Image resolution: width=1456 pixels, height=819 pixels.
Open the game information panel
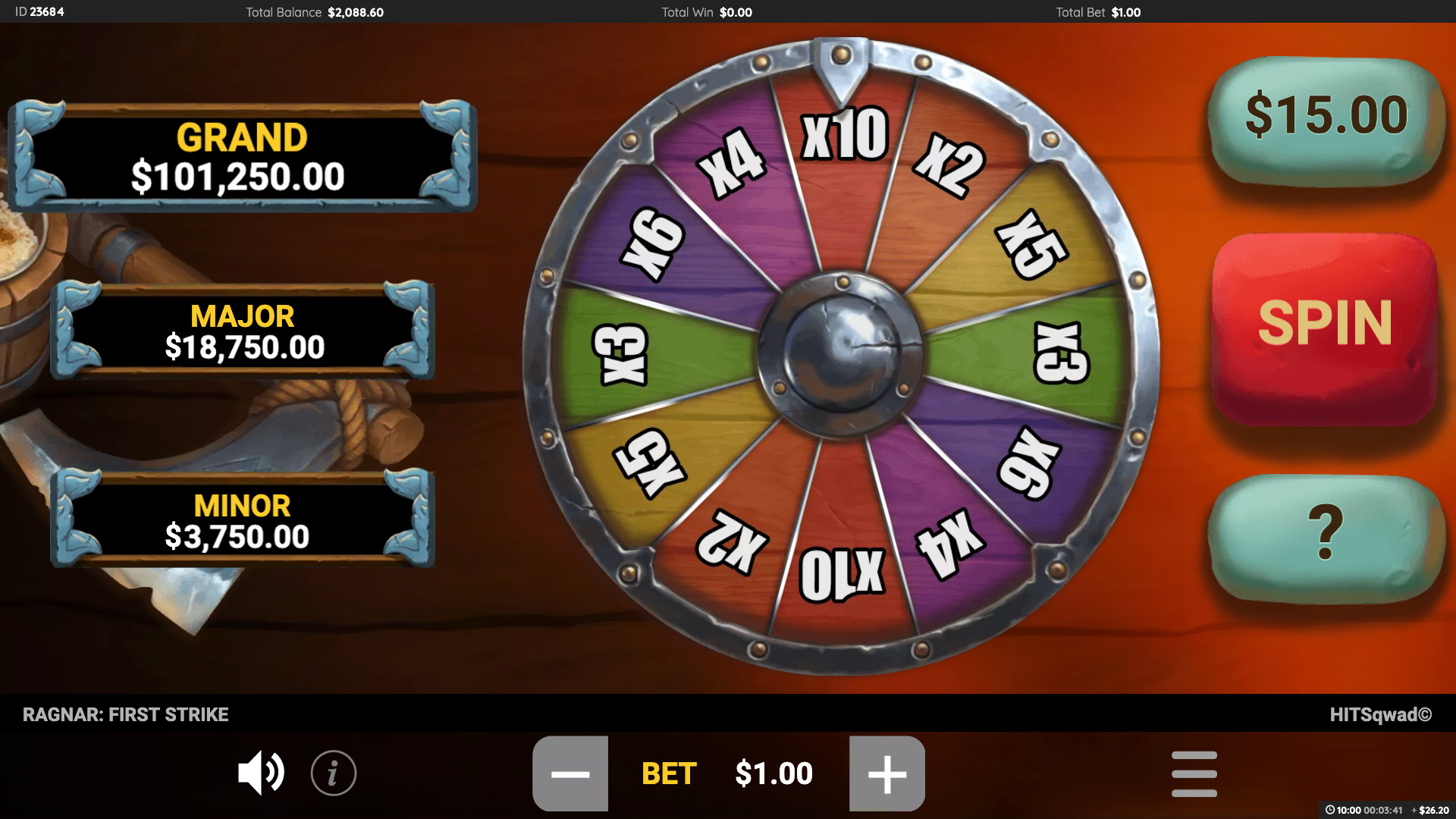tap(334, 773)
